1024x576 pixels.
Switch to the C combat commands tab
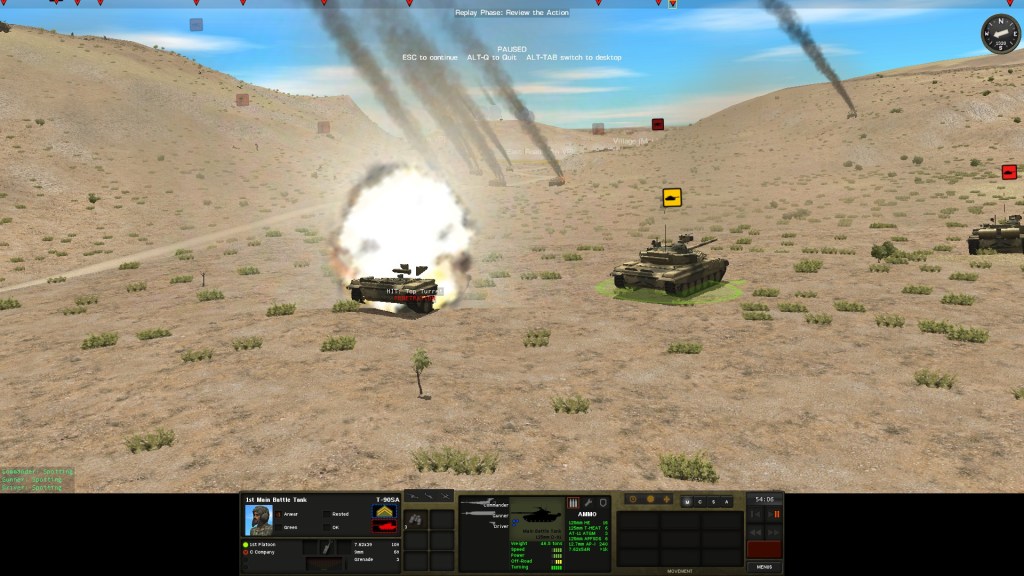(700, 501)
